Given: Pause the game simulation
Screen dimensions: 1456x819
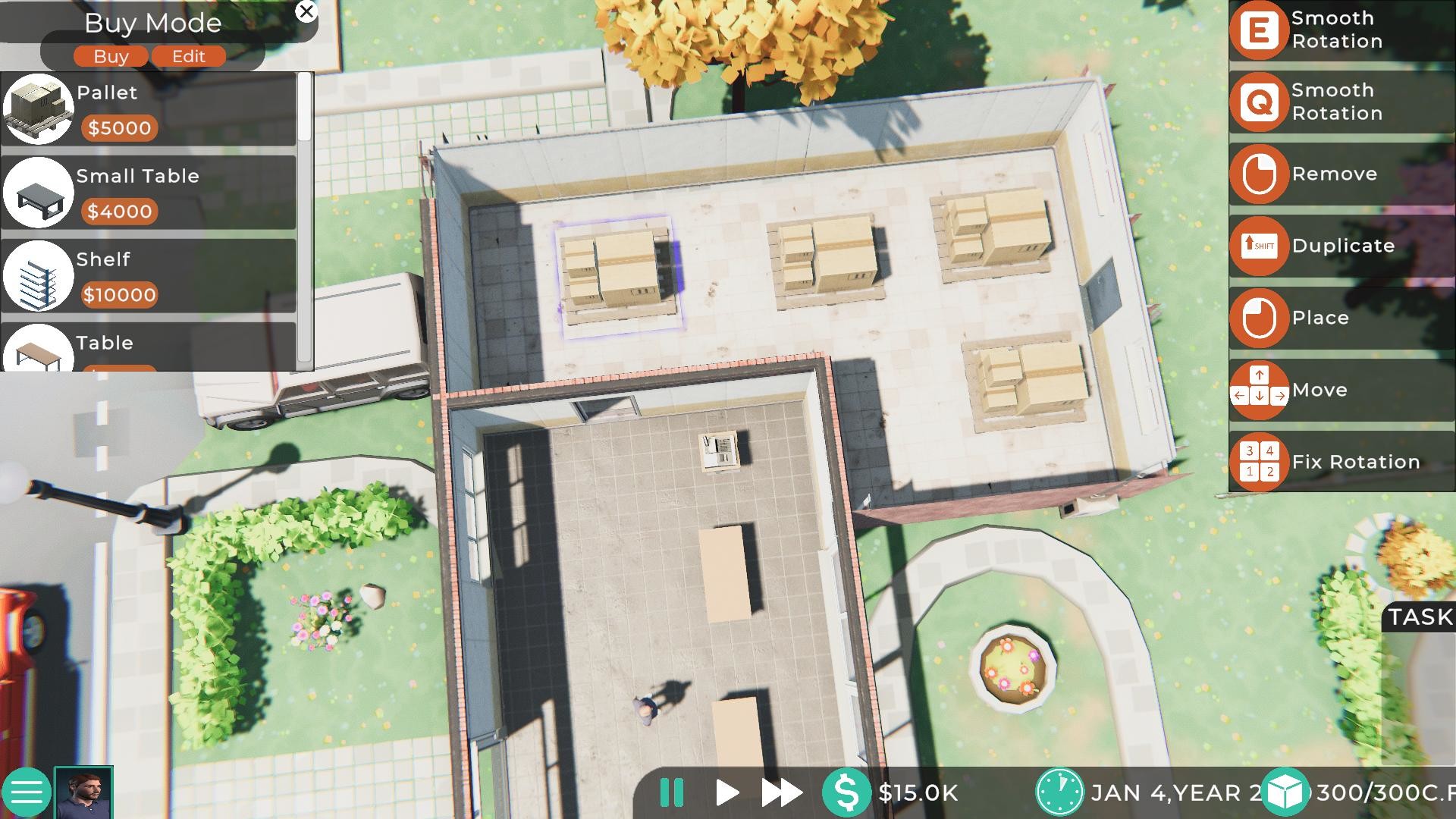Looking at the screenshot, I should pos(670,793).
